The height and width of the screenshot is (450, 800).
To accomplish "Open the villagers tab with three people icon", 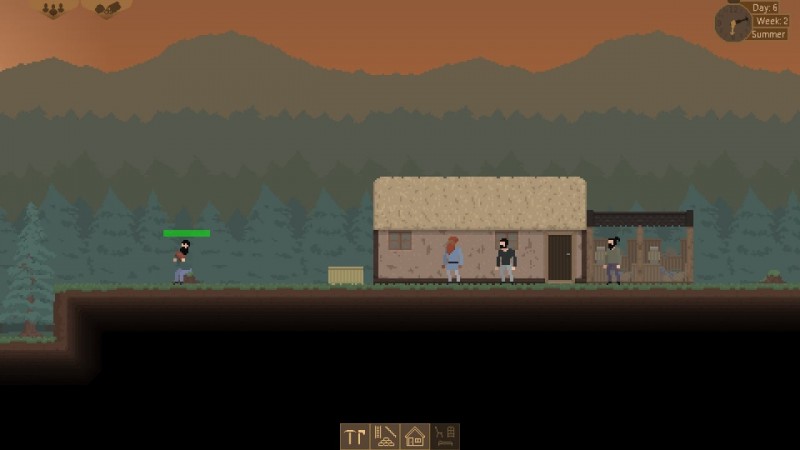I will pyautogui.click(x=53, y=9).
